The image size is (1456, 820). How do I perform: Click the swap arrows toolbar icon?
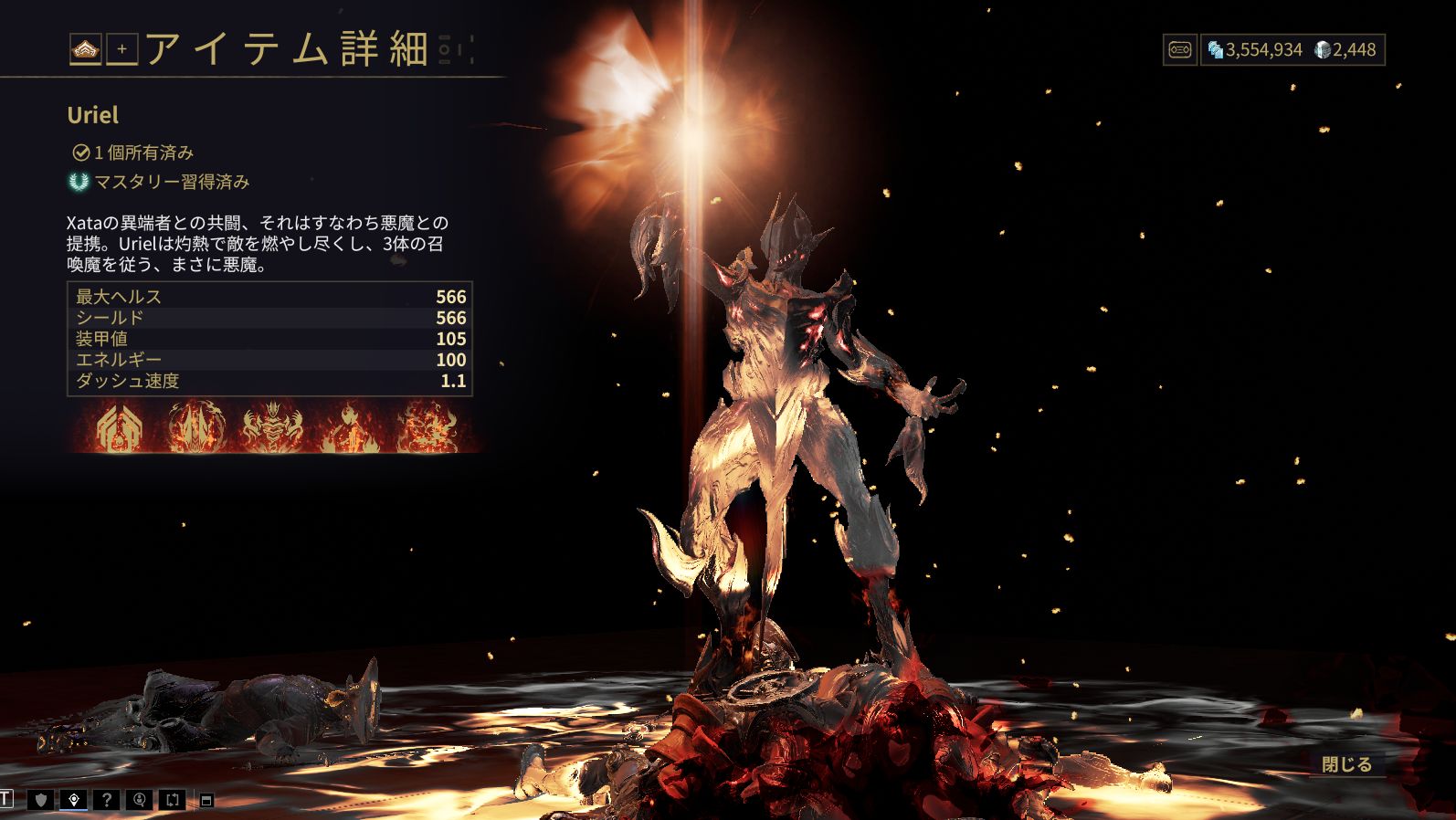tap(173, 800)
